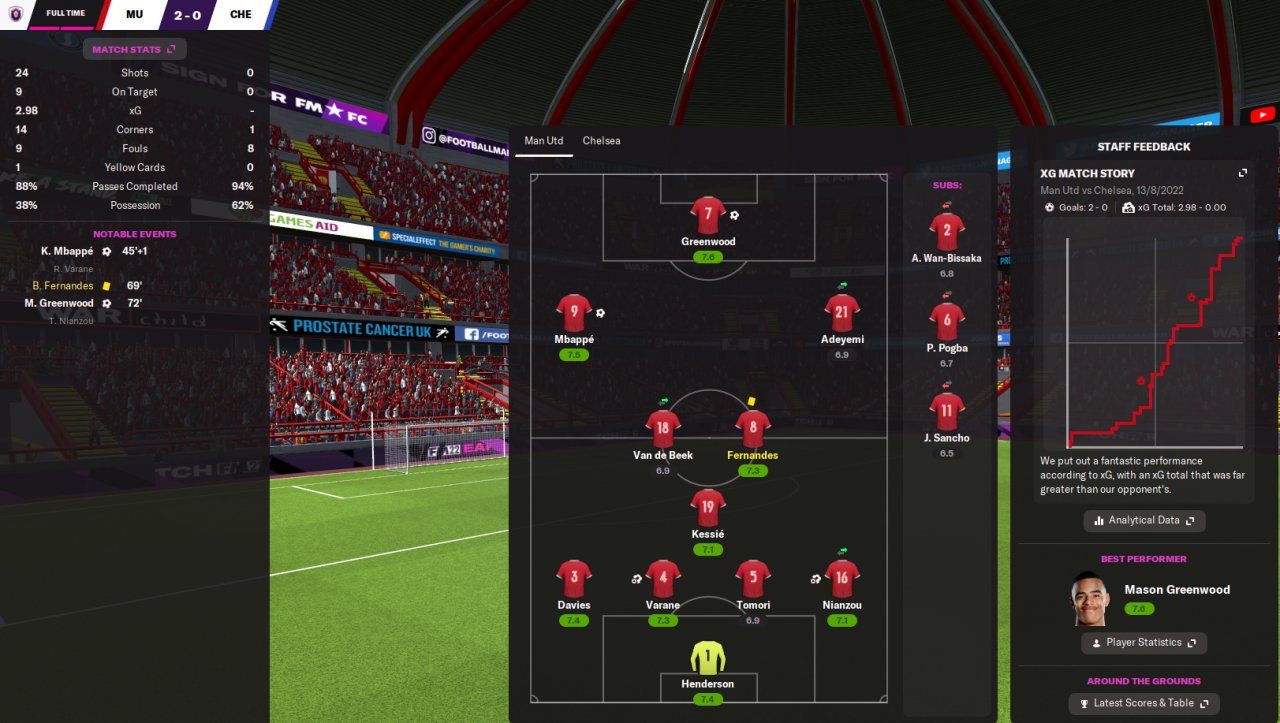Select substitute J. Sancho
Image resolution: width=1280 pixels, height=723 pixels.
pyautogui.click(x=946, y=412)
